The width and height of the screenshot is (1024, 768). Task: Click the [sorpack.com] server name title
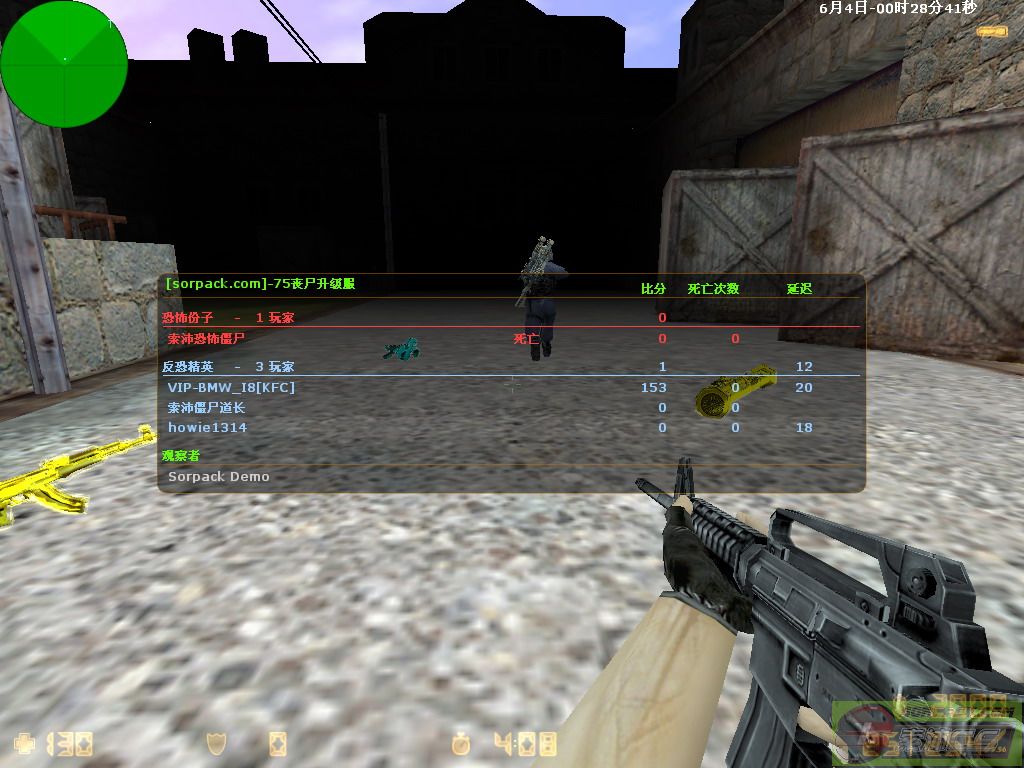pos(260,284)
